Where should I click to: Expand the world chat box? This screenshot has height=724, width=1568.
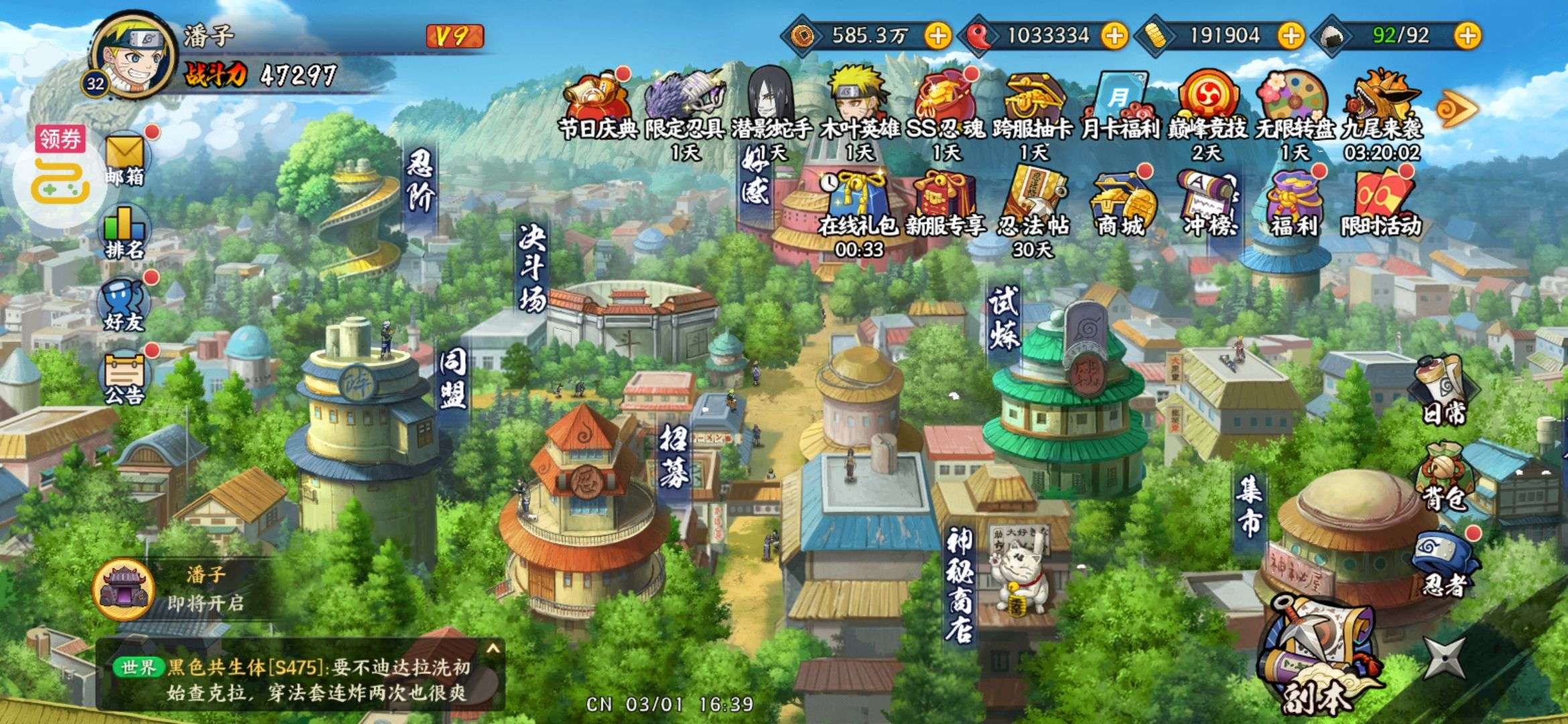coord(493,649)
